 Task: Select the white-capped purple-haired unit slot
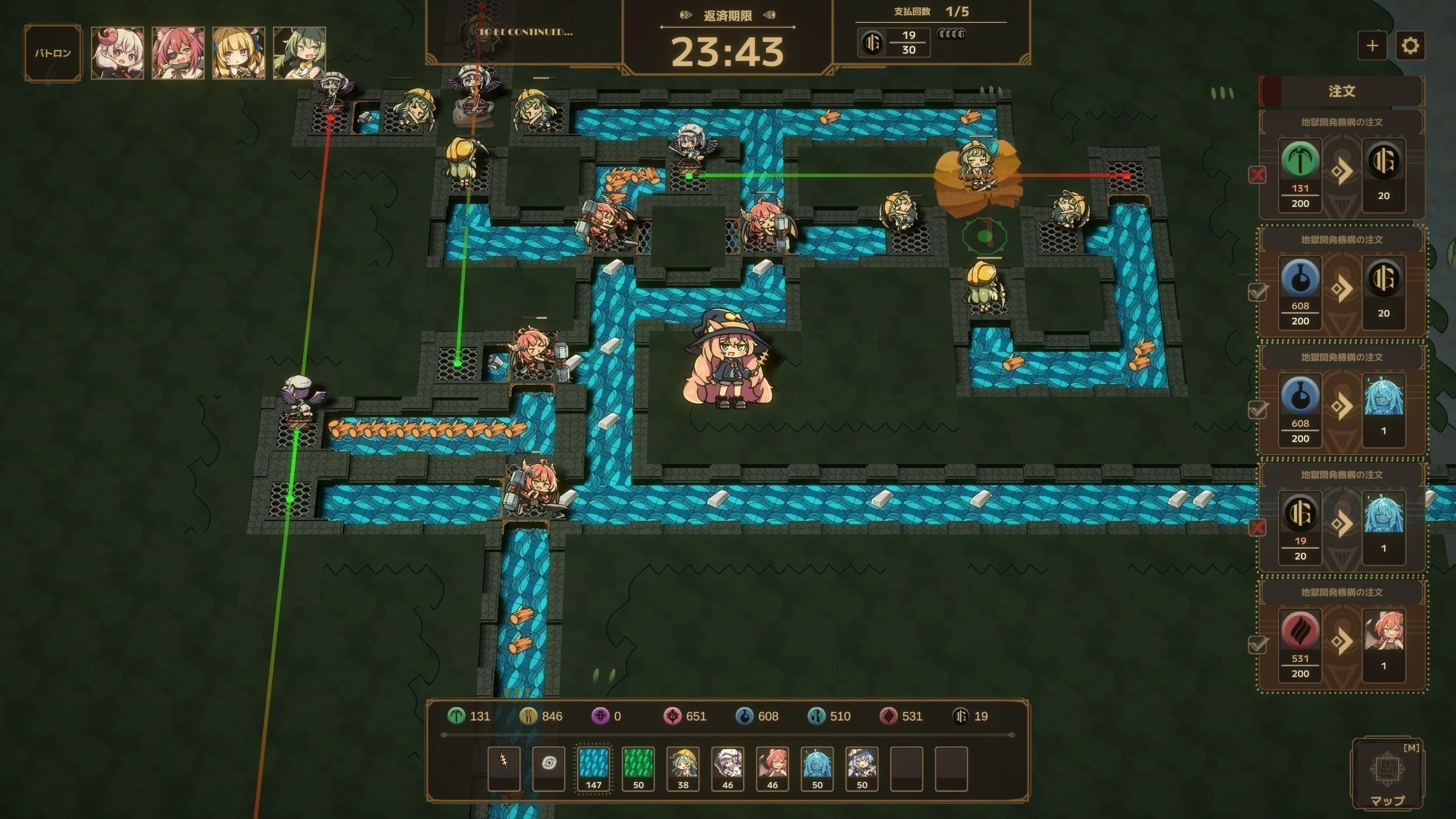(728, 768)
